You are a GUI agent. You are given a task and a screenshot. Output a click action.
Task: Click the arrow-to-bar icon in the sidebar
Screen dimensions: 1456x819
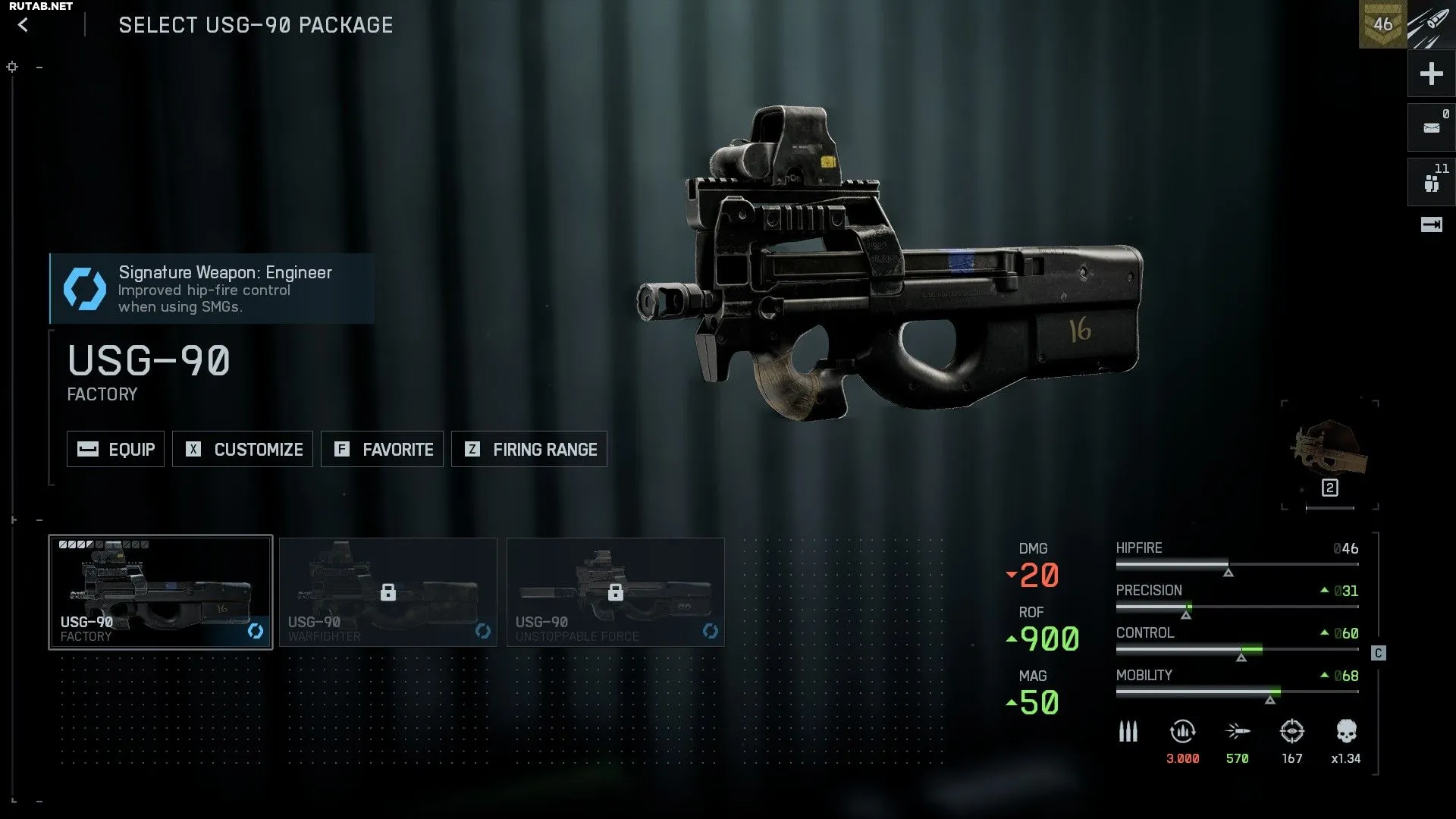1431,224
